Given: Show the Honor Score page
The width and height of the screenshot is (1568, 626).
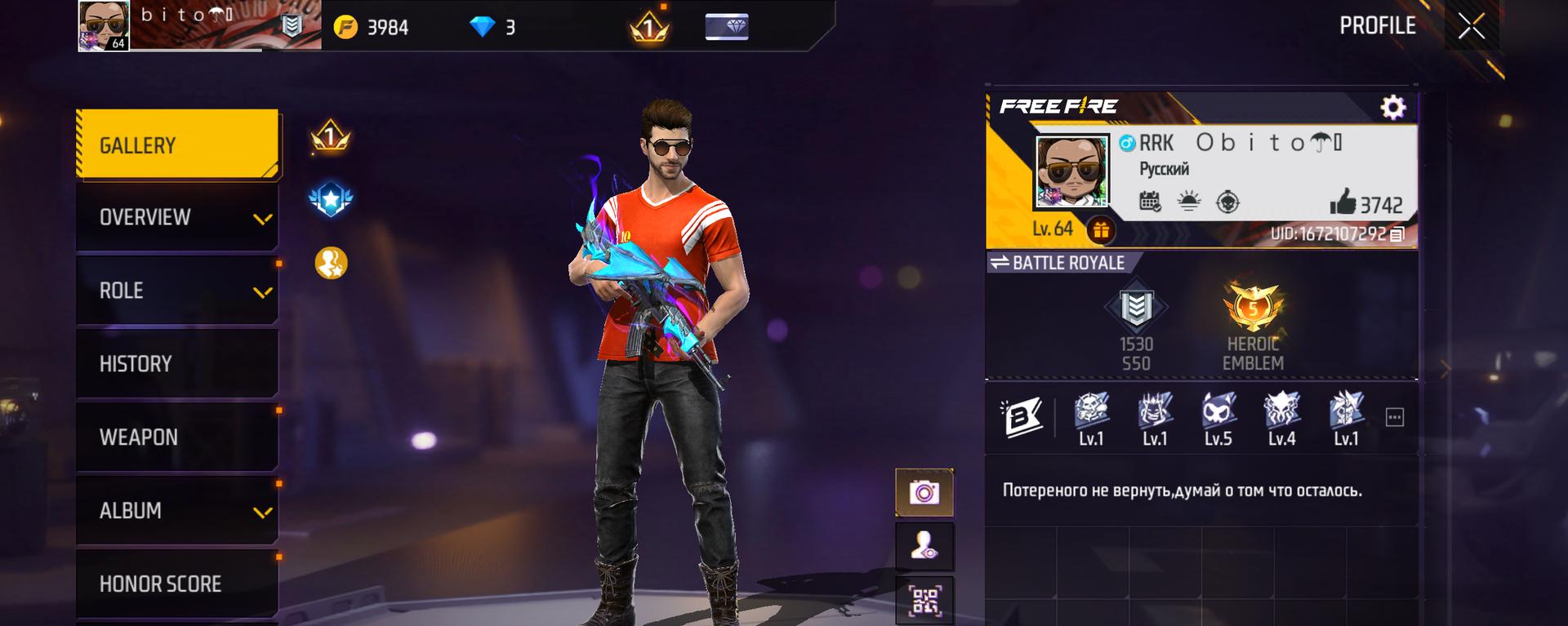Looking at the screenshot, I should pyautogui.click(x=177, y=584).
